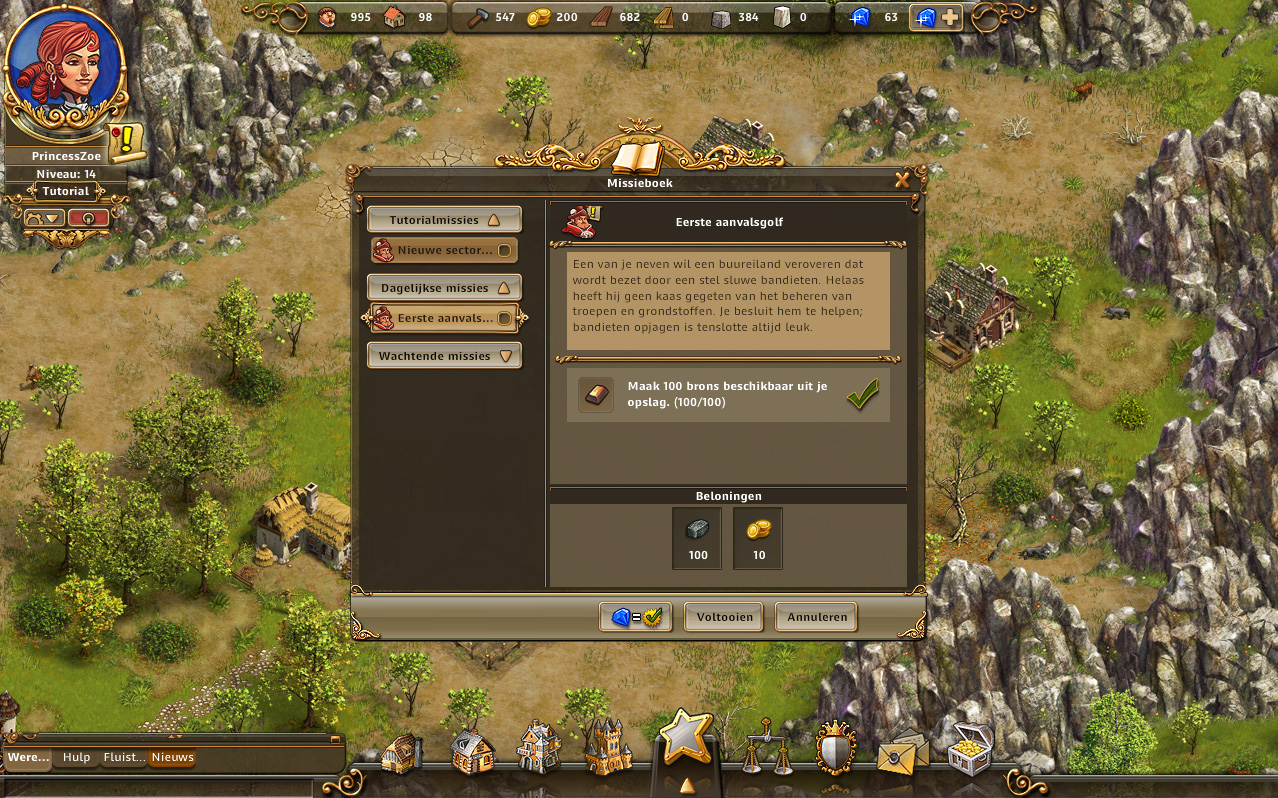Viewport: 1278px width, 798px height.
Task: Collapse the Tutorialmissies section
Action: point(444,220)
